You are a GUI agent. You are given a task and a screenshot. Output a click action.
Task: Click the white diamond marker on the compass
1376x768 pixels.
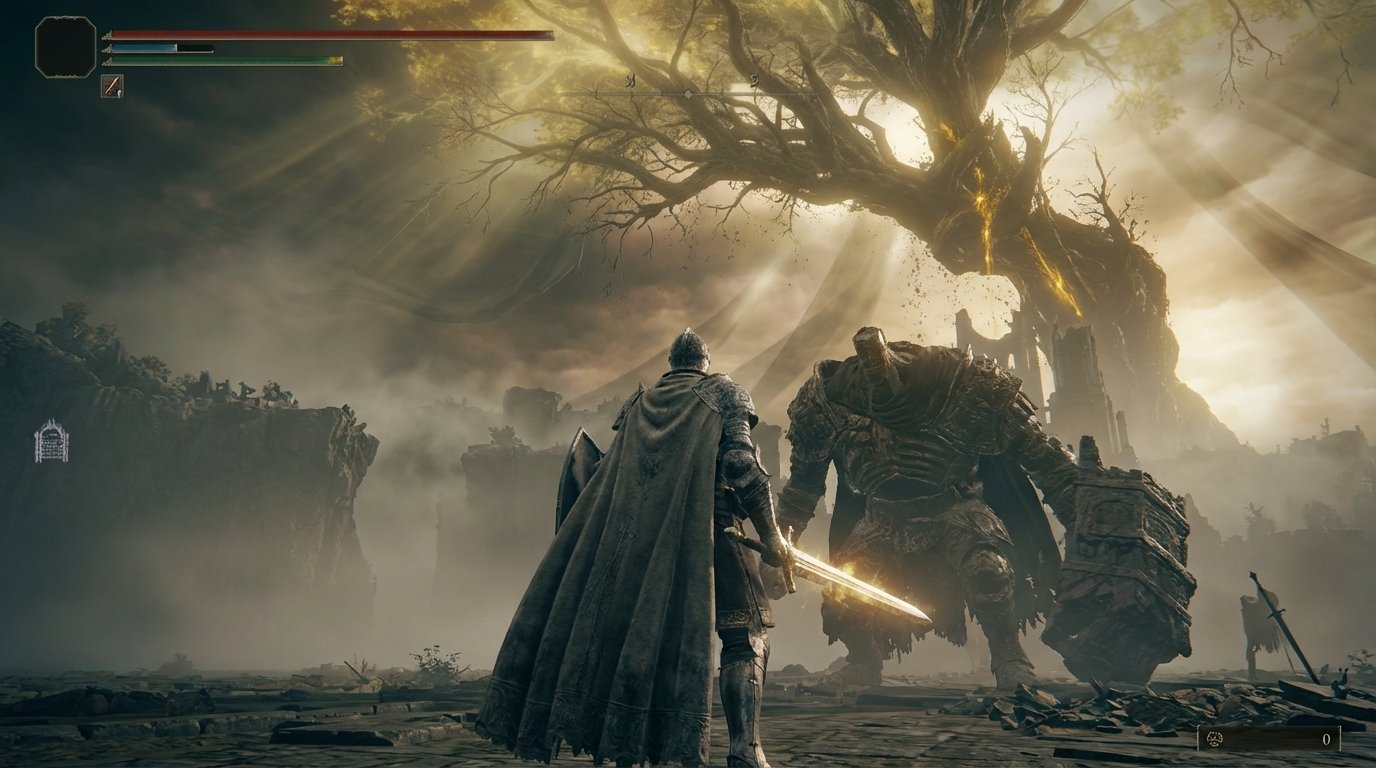click(687, 93)
